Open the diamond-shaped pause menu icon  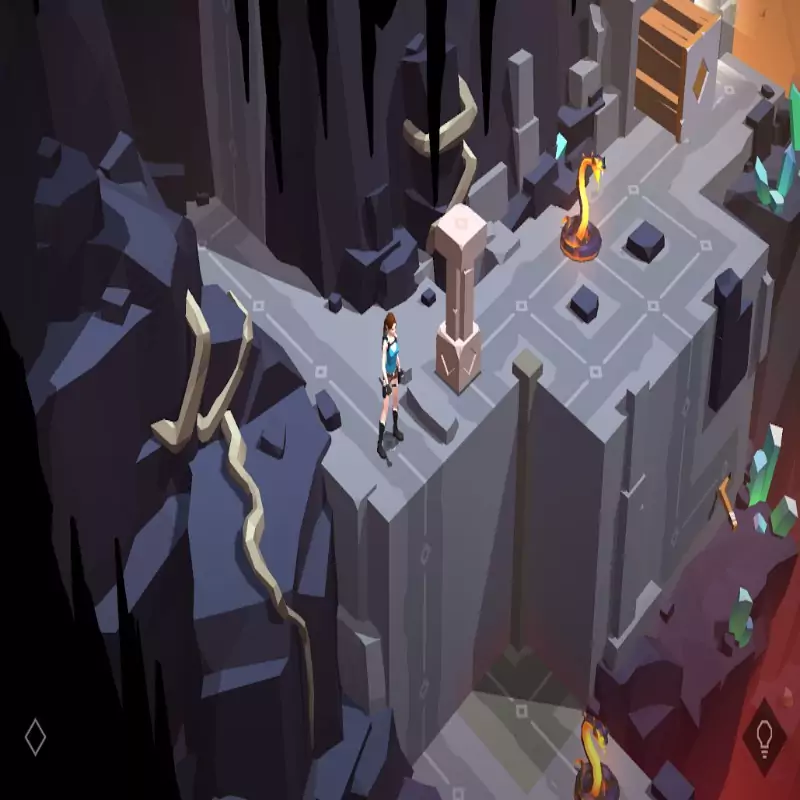pyautogui.click(x=35, y=738)
